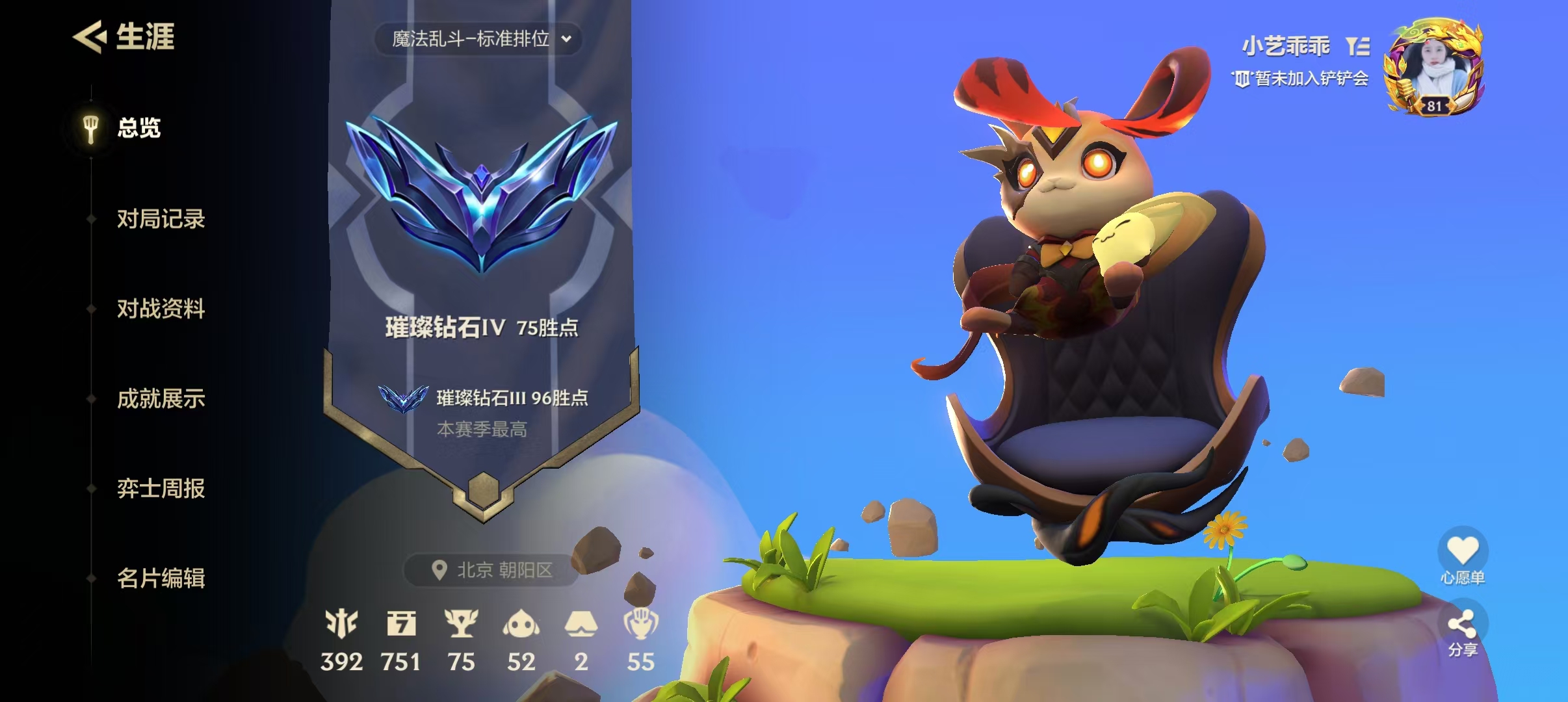This screenshot has height=702, width=1568.
Task: Open the 魔法乱斗-标准排位 mode dropdown
Action: click(x=479, y=39)
